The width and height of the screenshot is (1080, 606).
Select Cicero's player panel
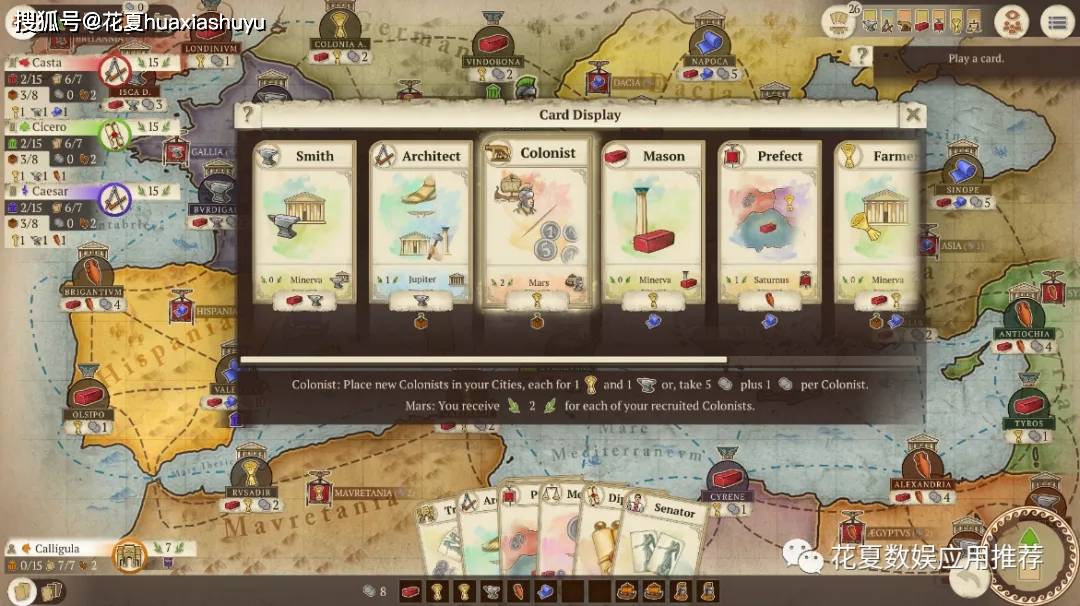60,128
